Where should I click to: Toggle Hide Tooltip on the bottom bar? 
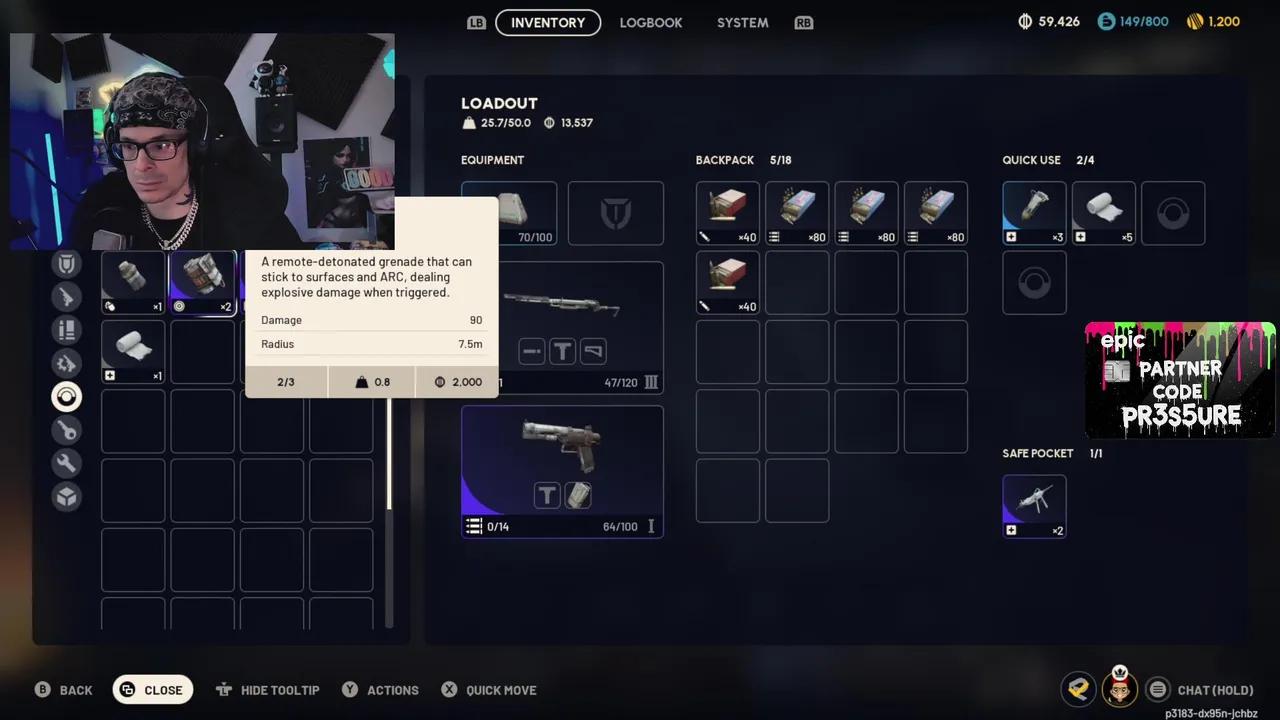click(267, 689)
